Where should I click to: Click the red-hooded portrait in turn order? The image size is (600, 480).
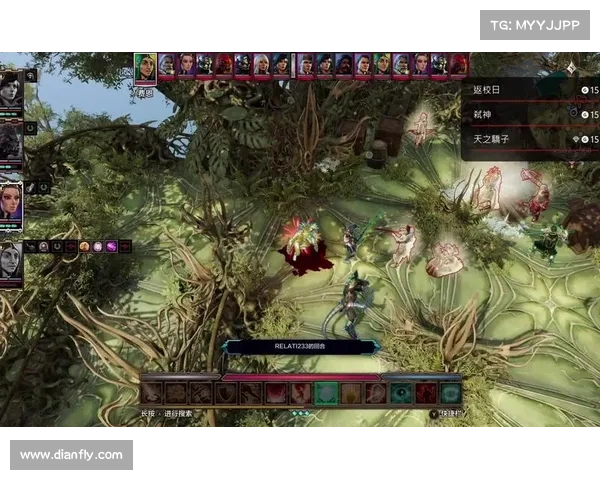222,65
